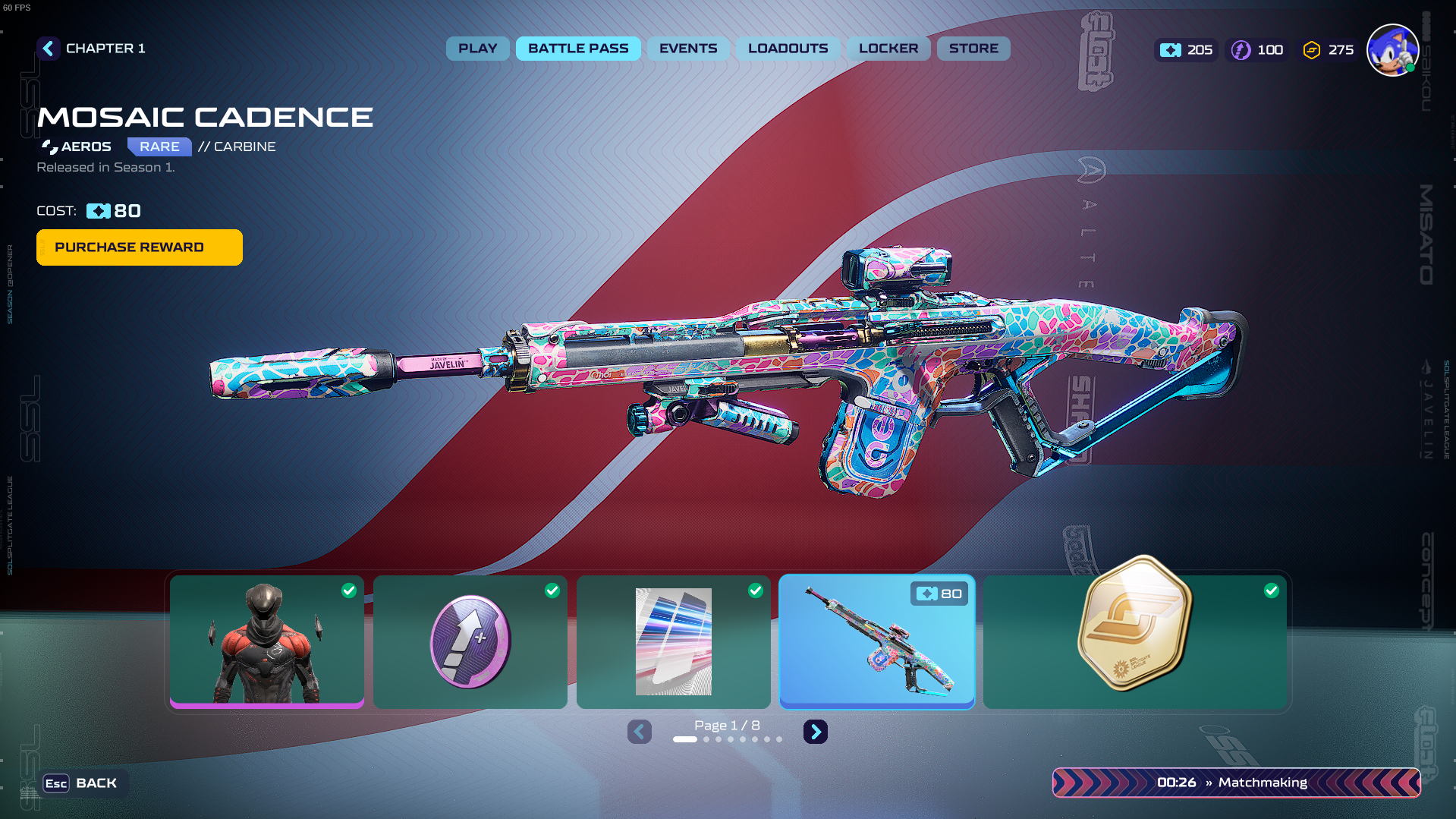
Task: Open the Loadouts tab
Action: (x=788, y=49)
